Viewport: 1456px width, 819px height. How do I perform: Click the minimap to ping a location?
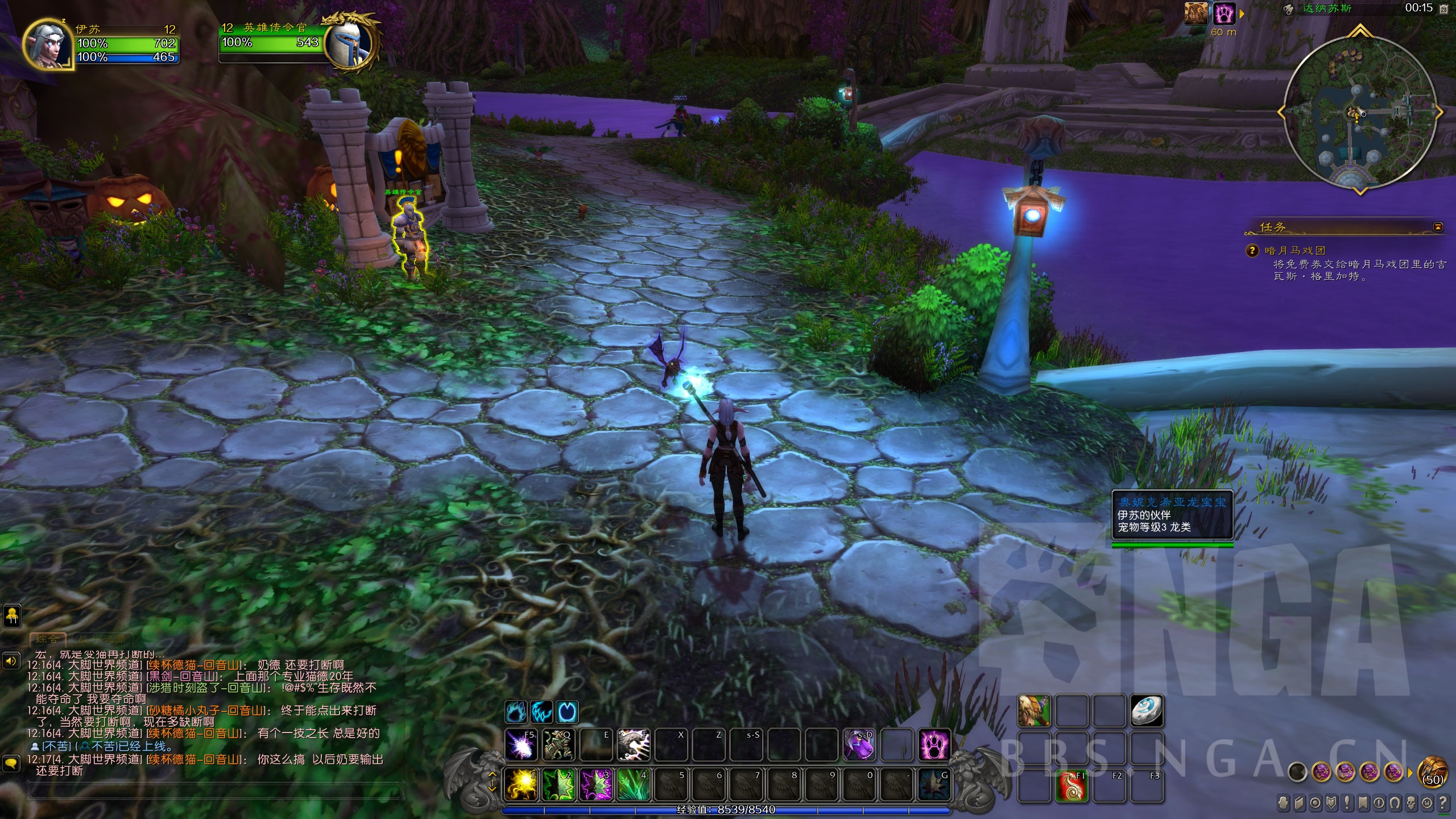1359,114
